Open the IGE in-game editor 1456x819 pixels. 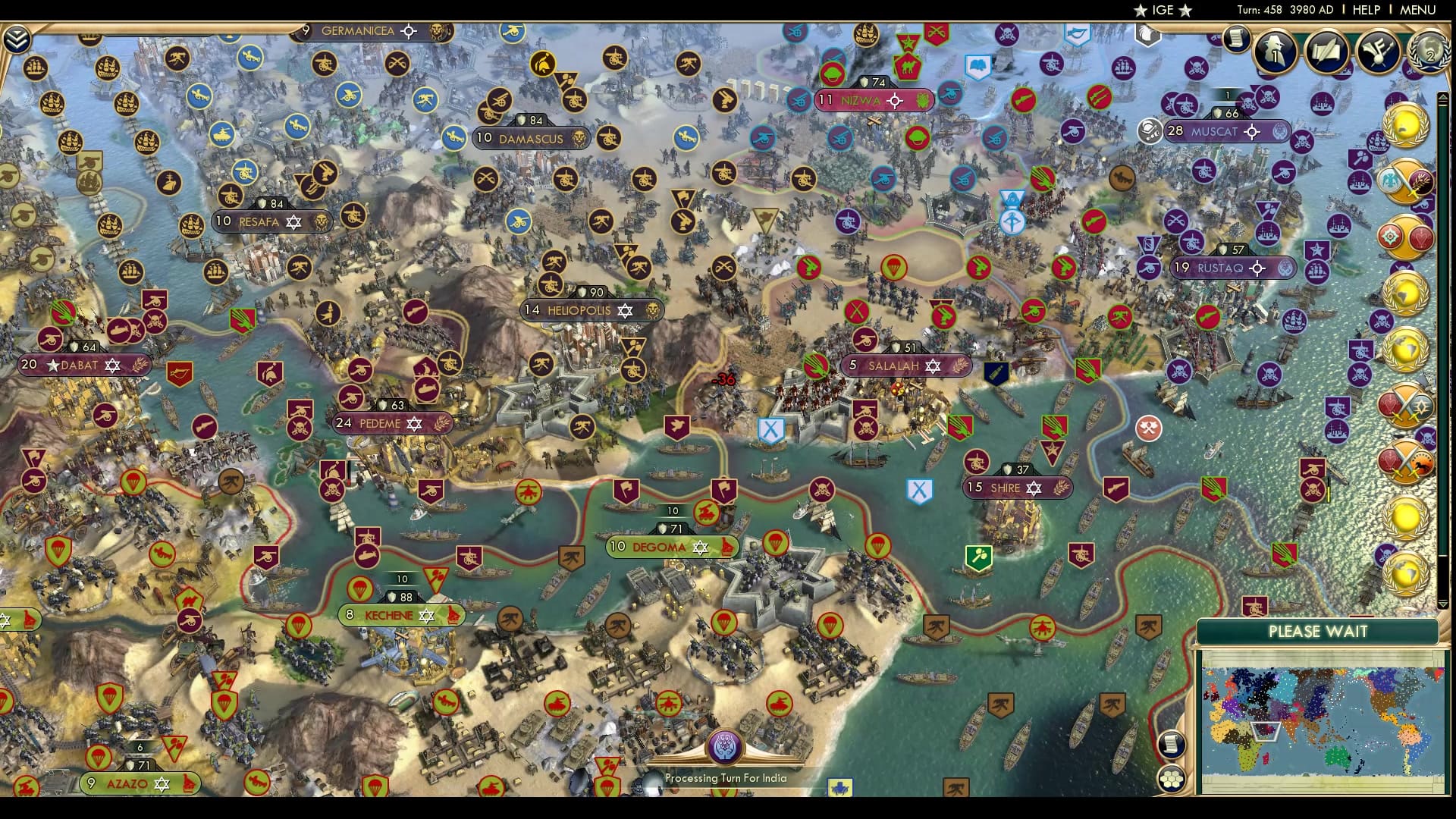point(1163,10)
